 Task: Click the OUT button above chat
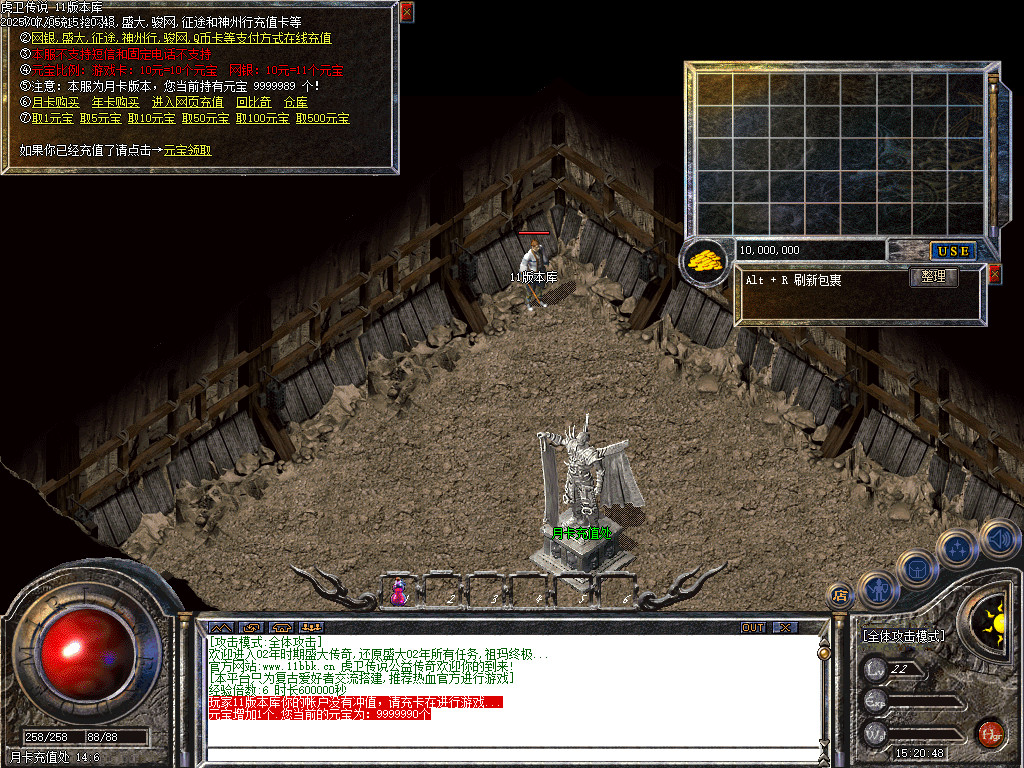[753, 627]
